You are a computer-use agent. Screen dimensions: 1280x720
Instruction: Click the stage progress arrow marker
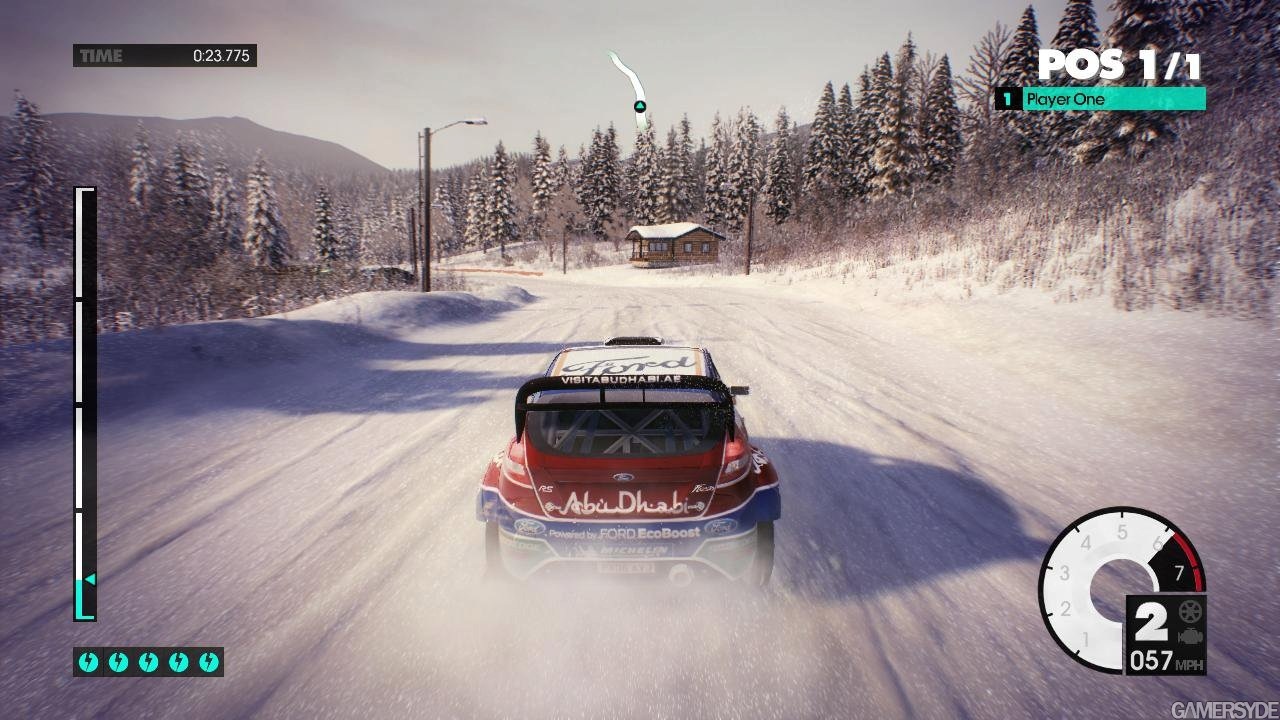click(x=89, y=579)
